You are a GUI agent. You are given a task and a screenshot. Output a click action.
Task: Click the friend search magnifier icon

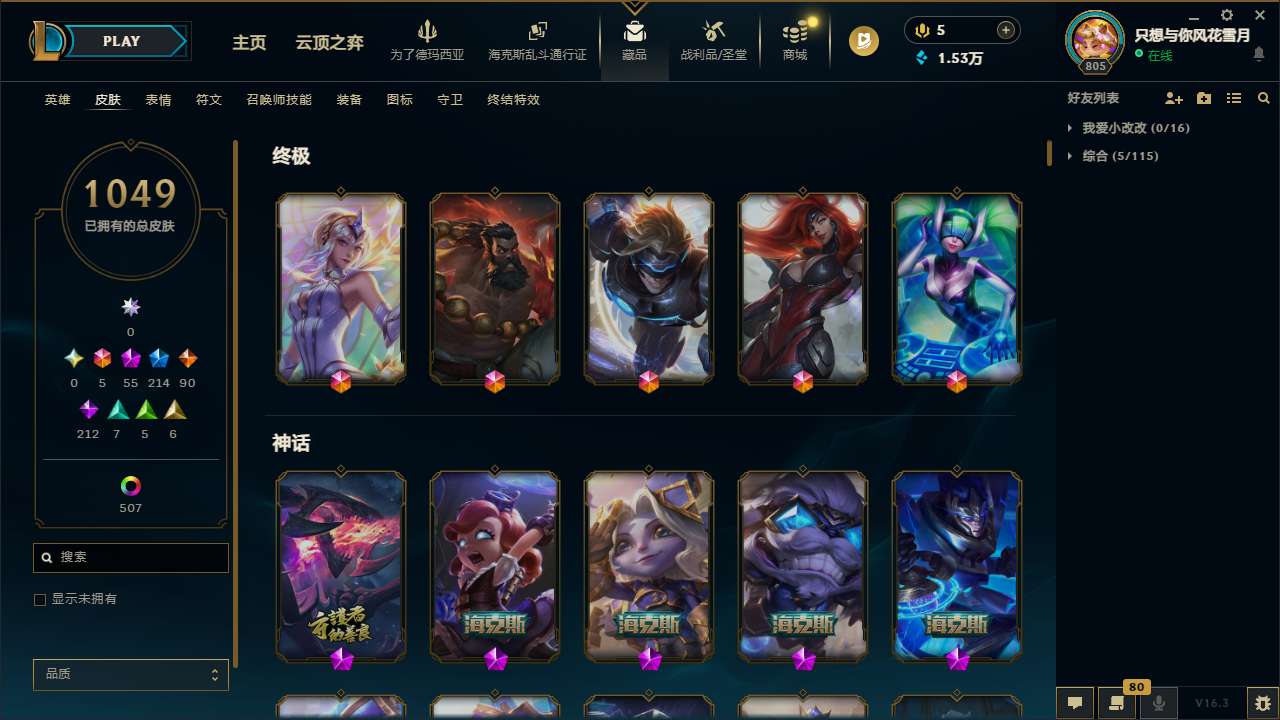pos(1263,98)
